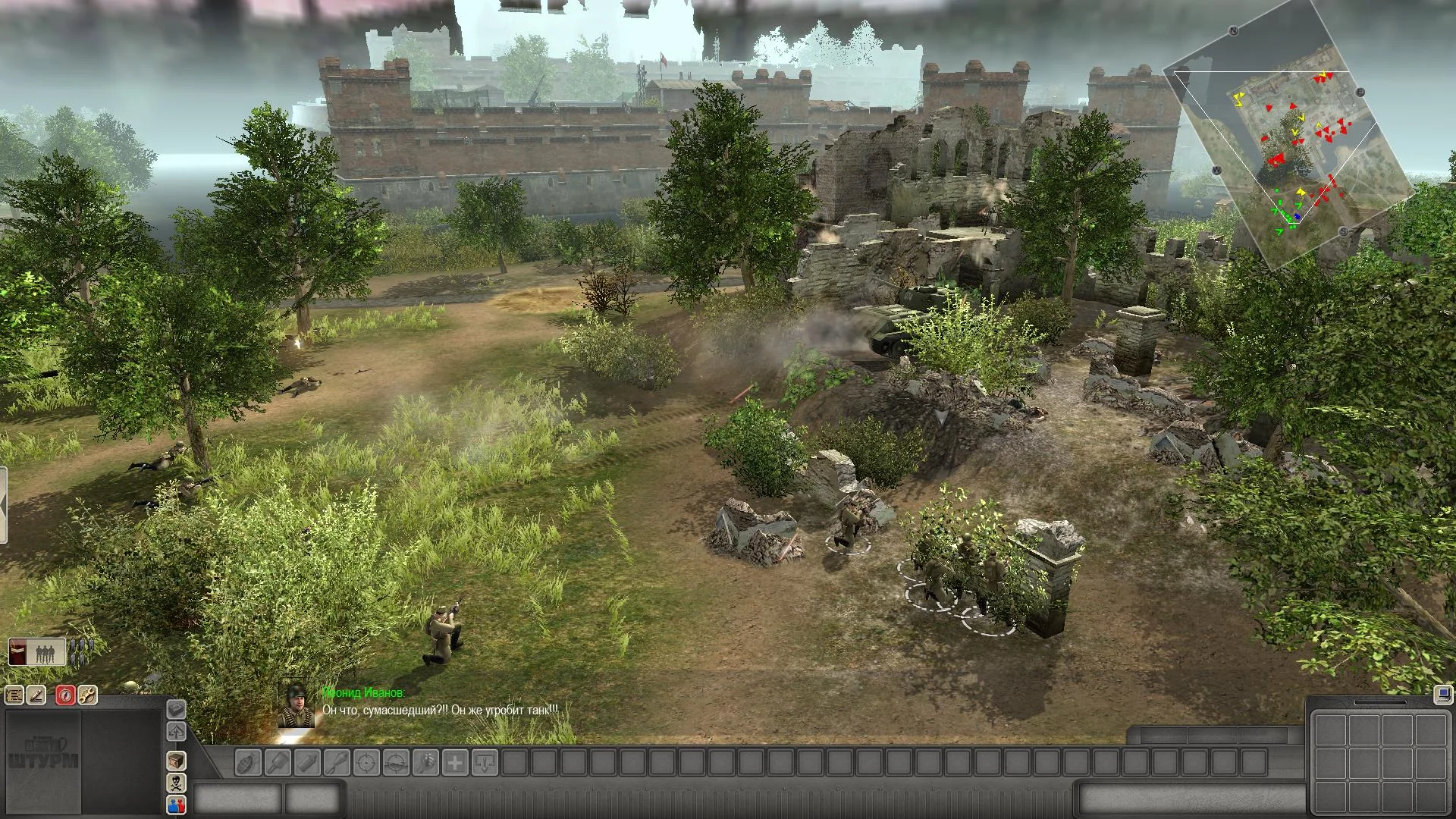
Task: Toggle the red compass button
Action: coord(65,695)
